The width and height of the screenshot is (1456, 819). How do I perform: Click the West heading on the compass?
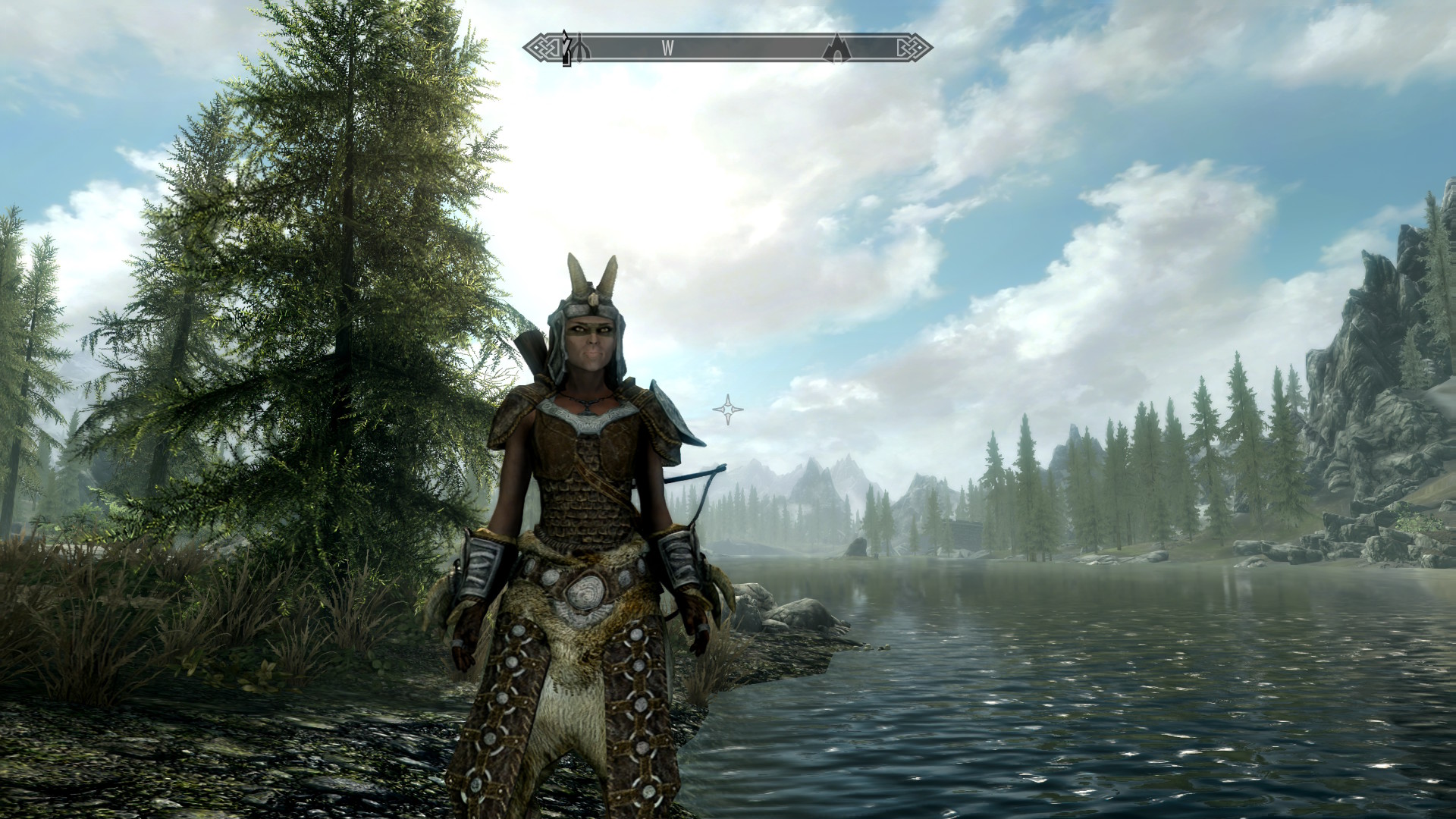pos(667,49)
